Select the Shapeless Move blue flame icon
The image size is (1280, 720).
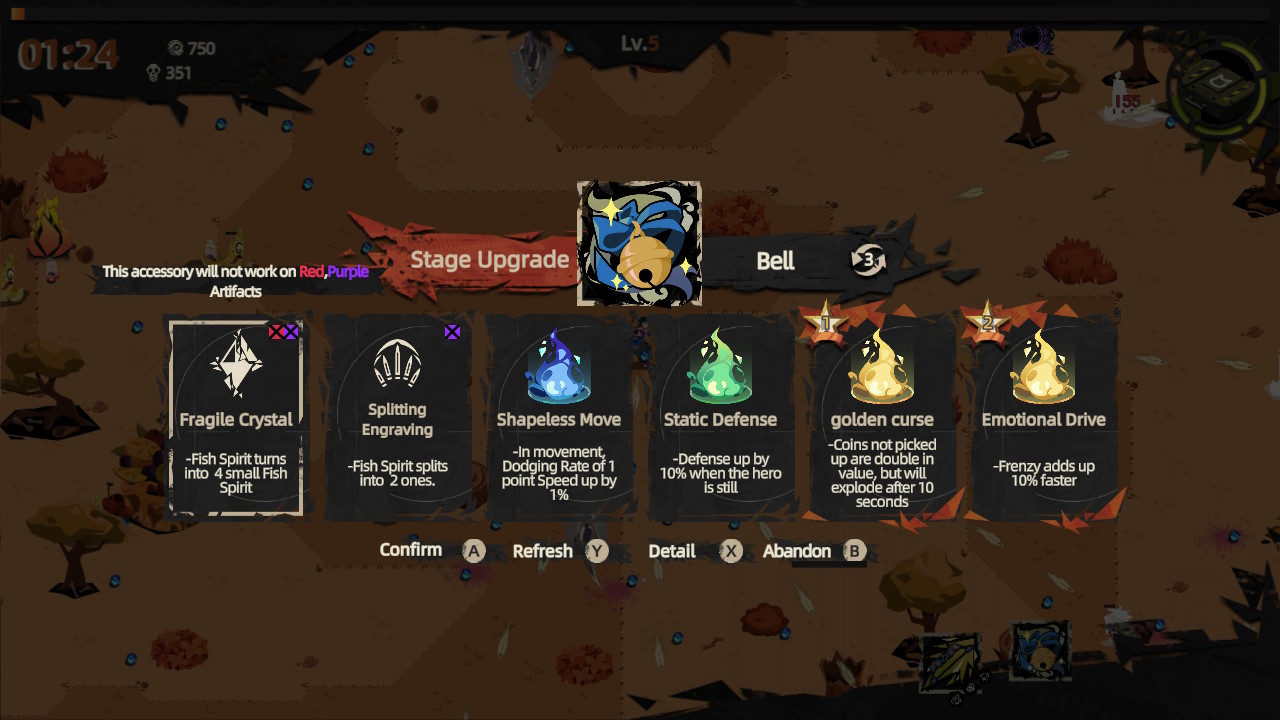558,370
